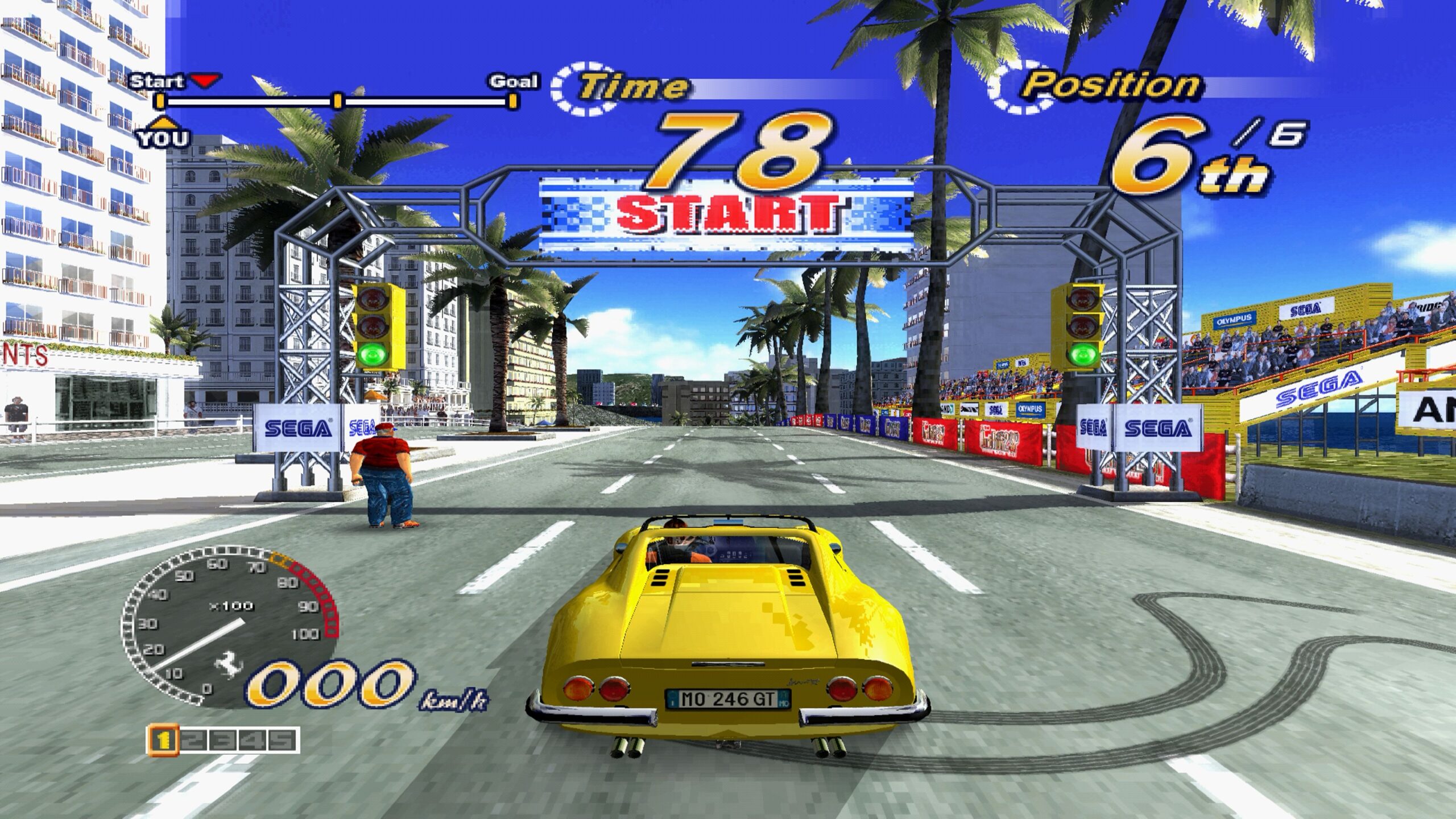Click the Start-to-Goal course progress bar
This screenshot has height=819, width=1456.
tap(337, 102)
